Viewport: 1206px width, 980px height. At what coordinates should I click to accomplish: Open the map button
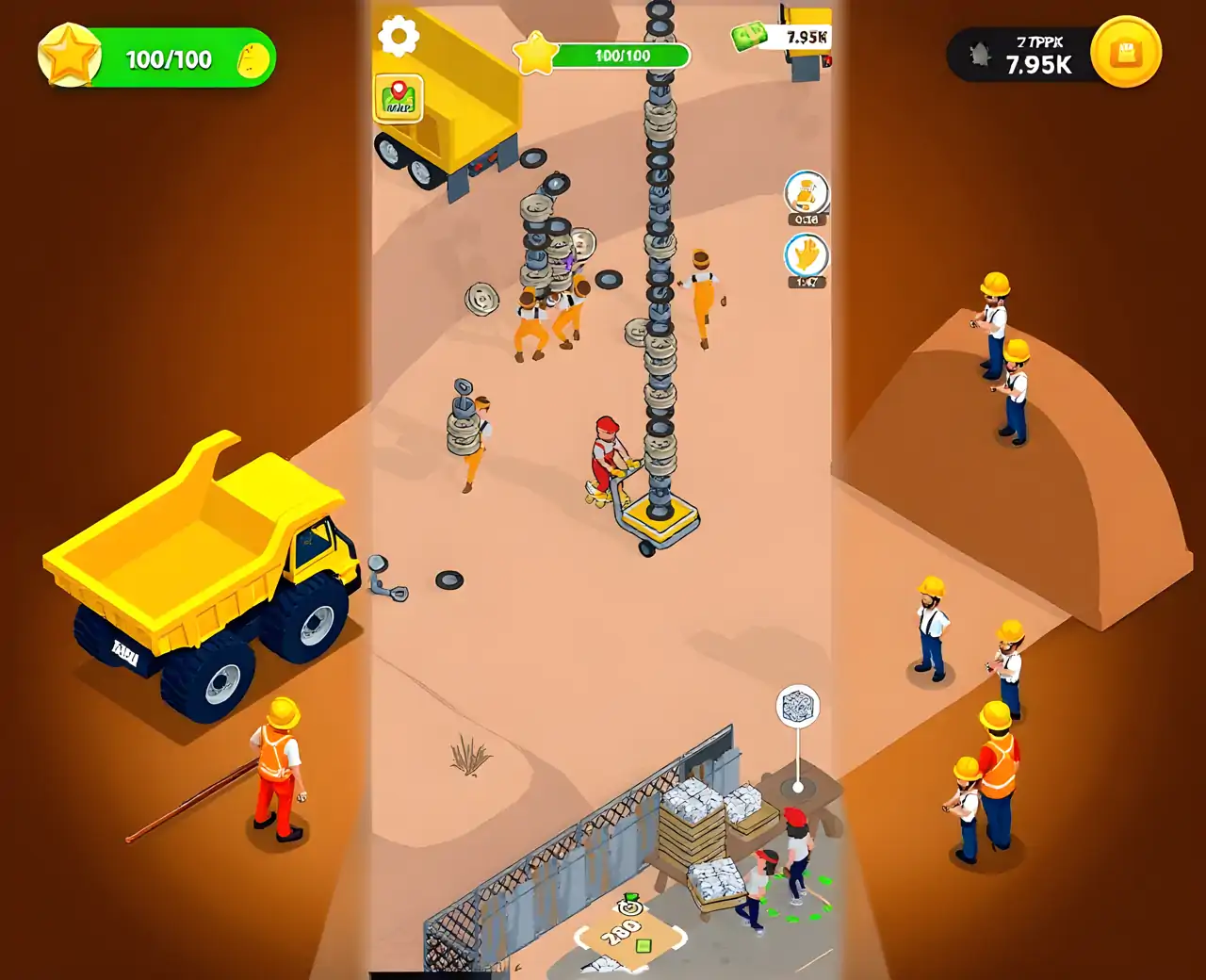(399, 98)
